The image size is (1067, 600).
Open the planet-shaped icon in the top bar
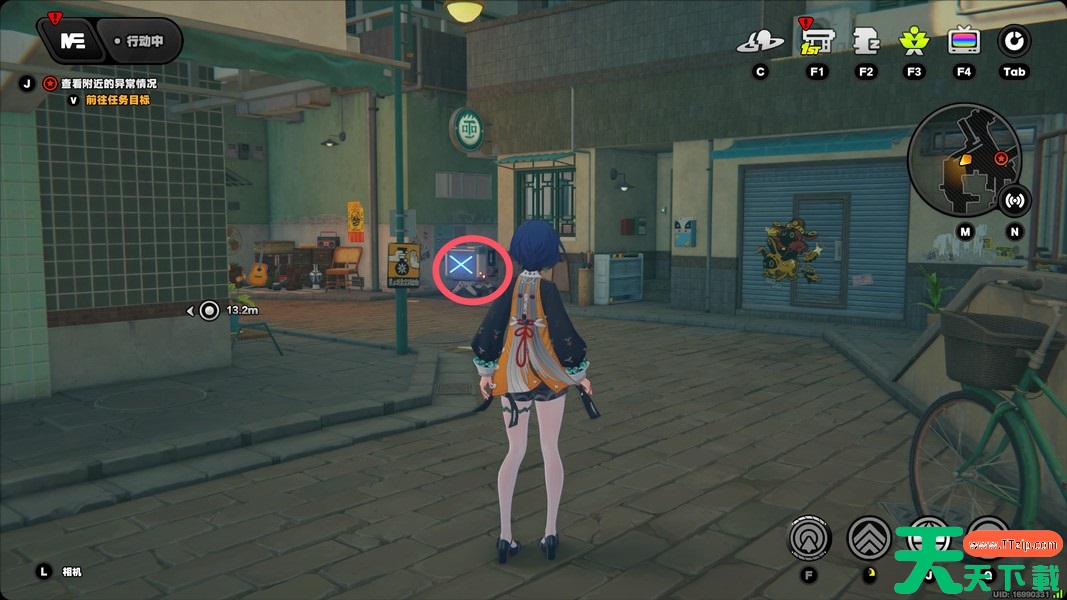(x=760, y=42)
